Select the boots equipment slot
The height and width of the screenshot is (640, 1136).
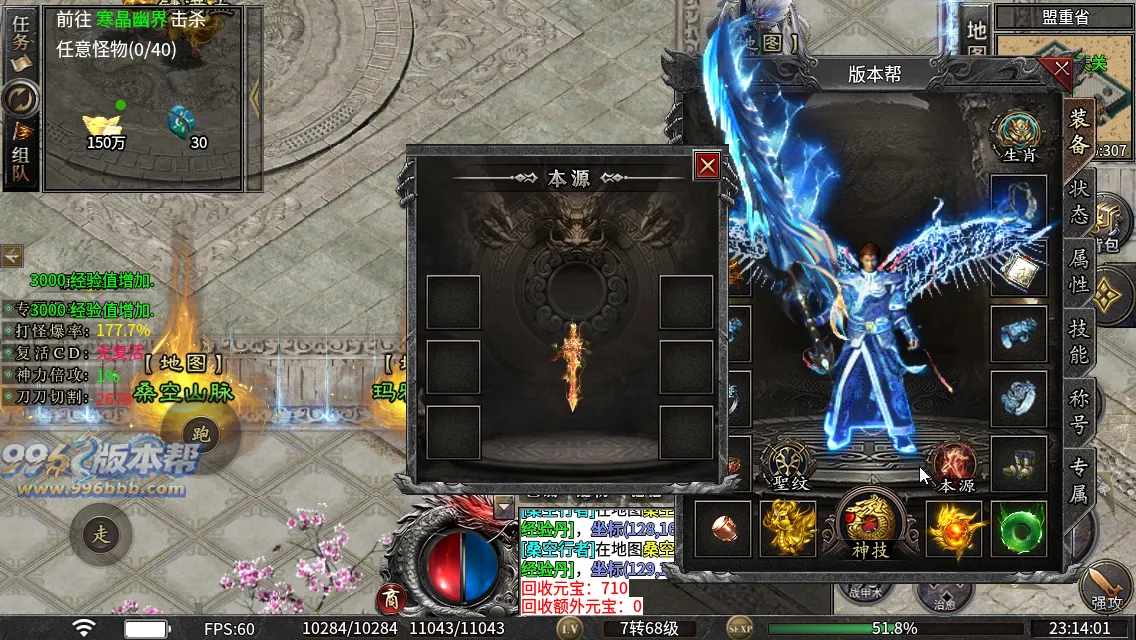pyautogui.click(x=1019, y=464)
